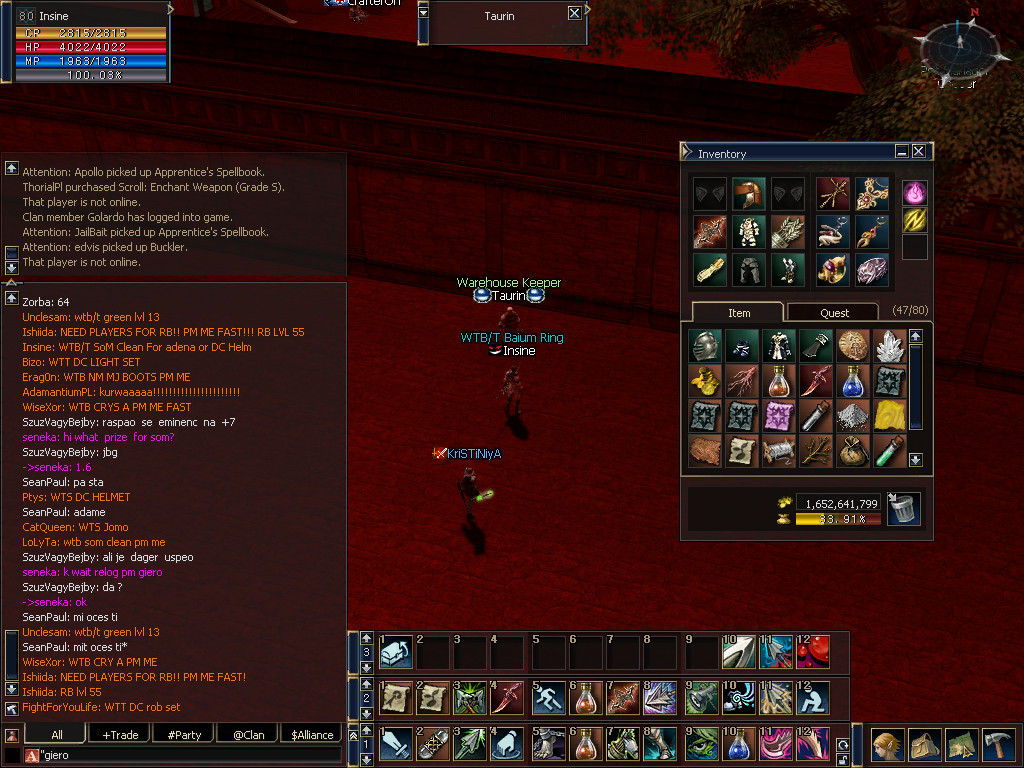
Task: Select the $Alliance chat tab
Action: tap(312, 735)
